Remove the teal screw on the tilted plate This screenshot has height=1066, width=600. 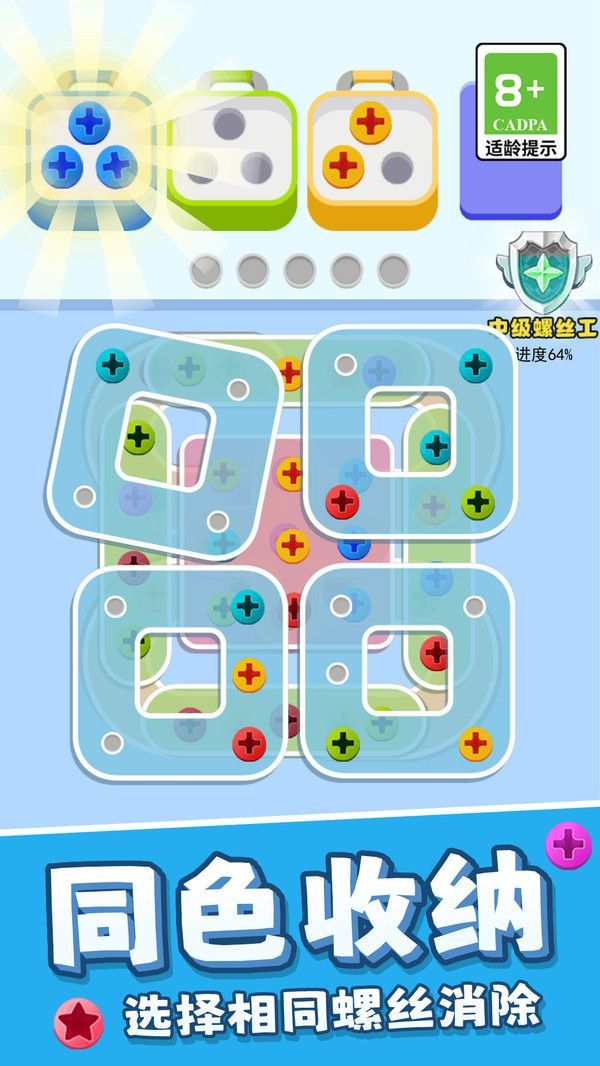(114, 364)
